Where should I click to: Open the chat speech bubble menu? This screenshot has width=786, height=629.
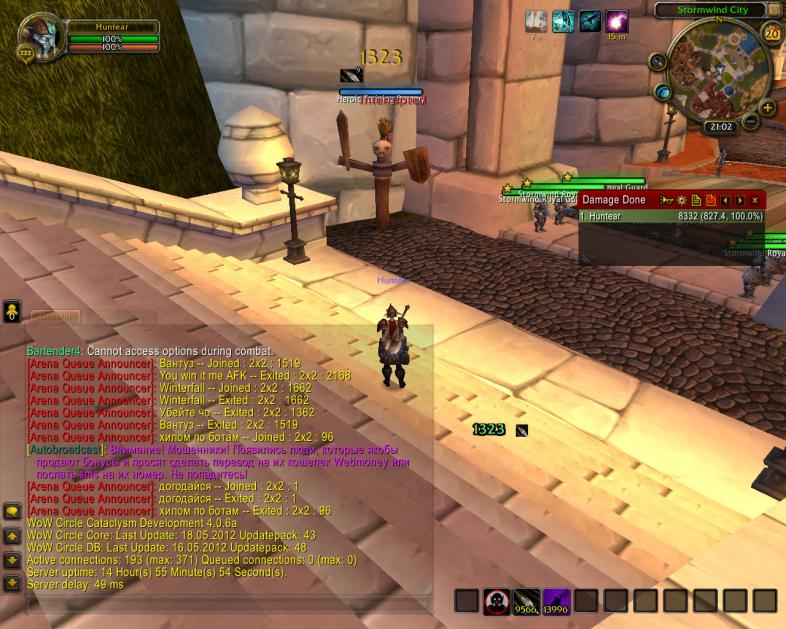pyautogui.click(x=12, y=511)
